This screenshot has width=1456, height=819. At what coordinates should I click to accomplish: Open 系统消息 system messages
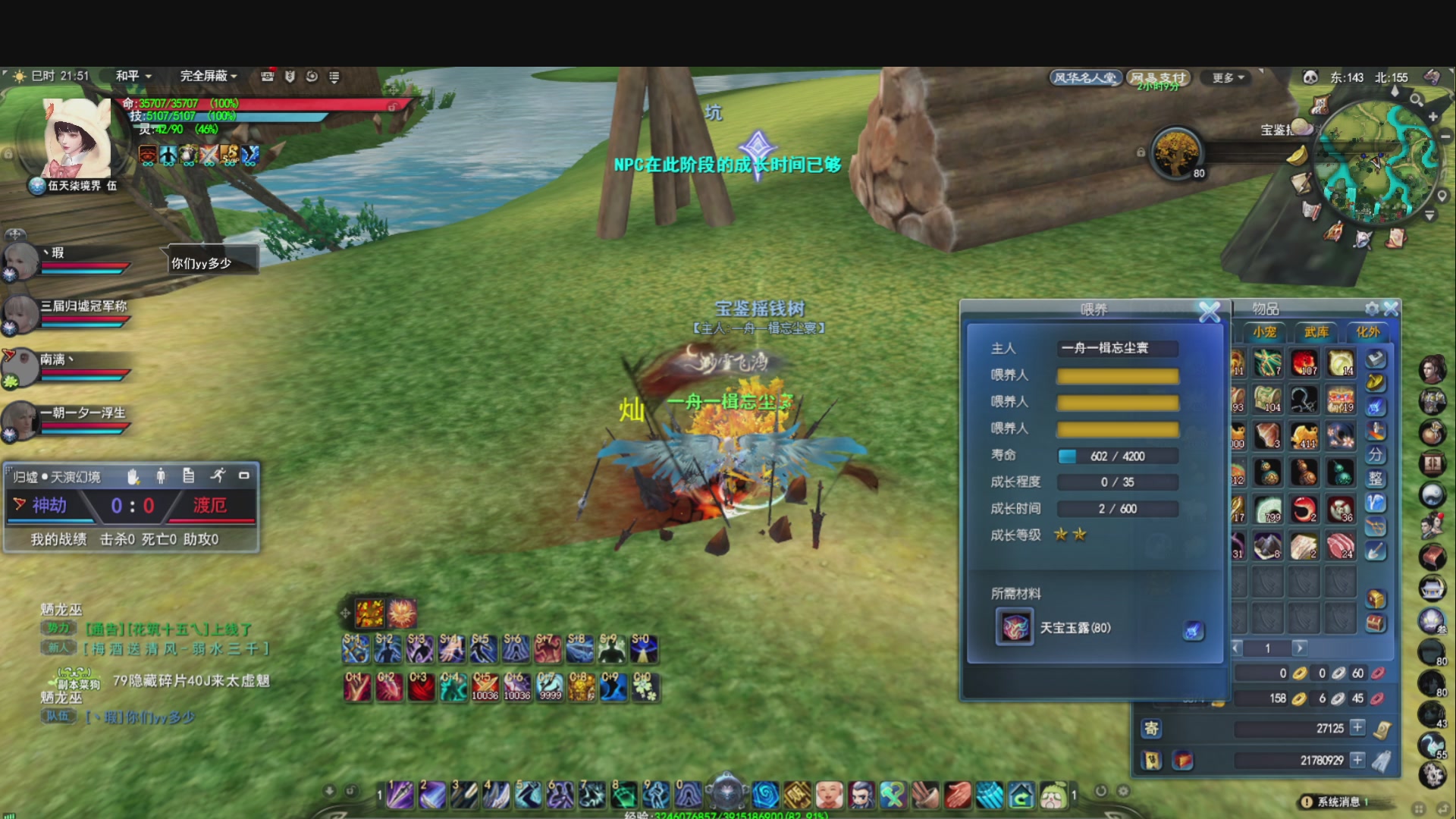click(x=1338, y=802)
